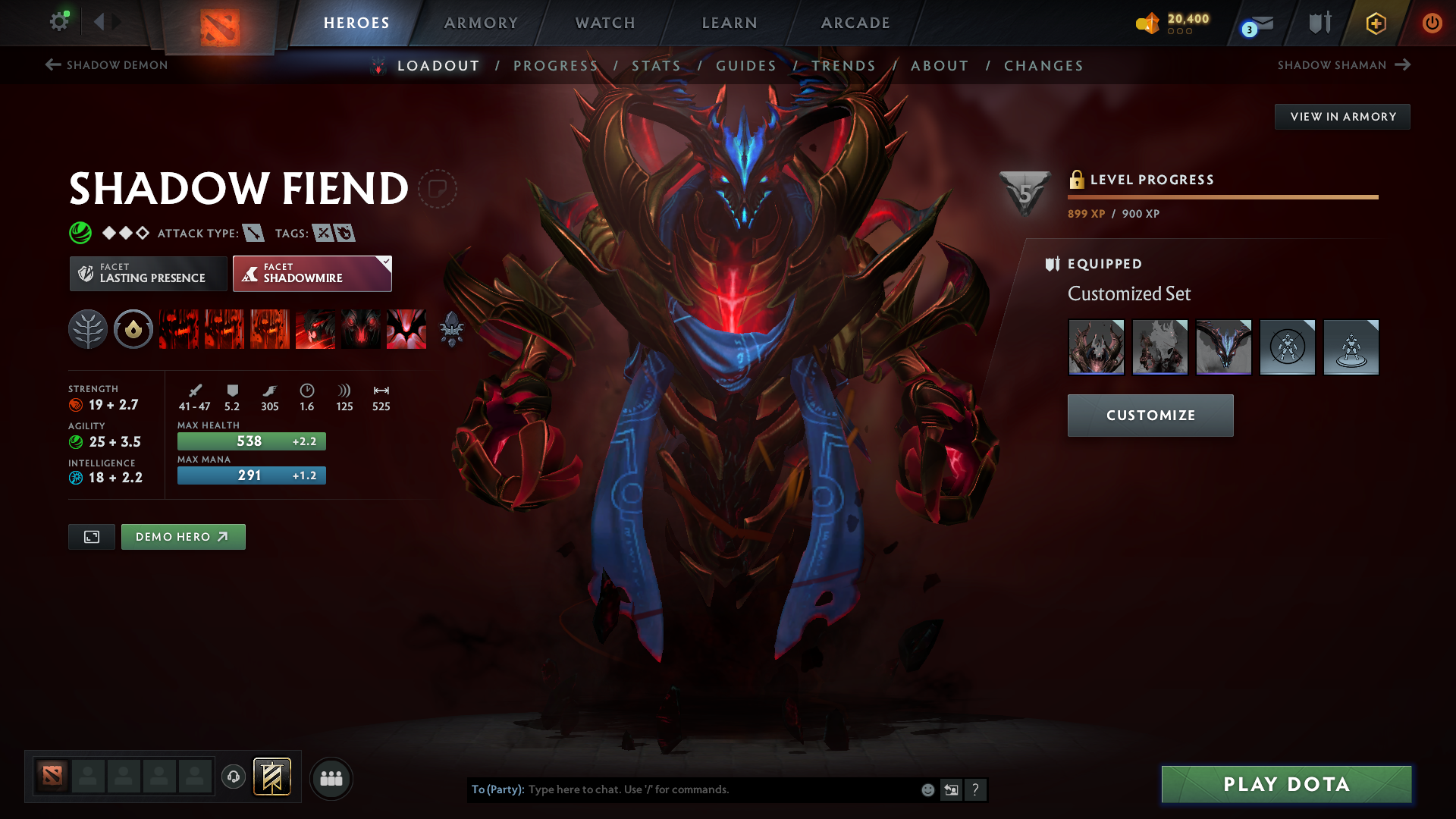This screenshot has width=1456, height=819.
Task: Open View in Armory
Action: 1342,117
